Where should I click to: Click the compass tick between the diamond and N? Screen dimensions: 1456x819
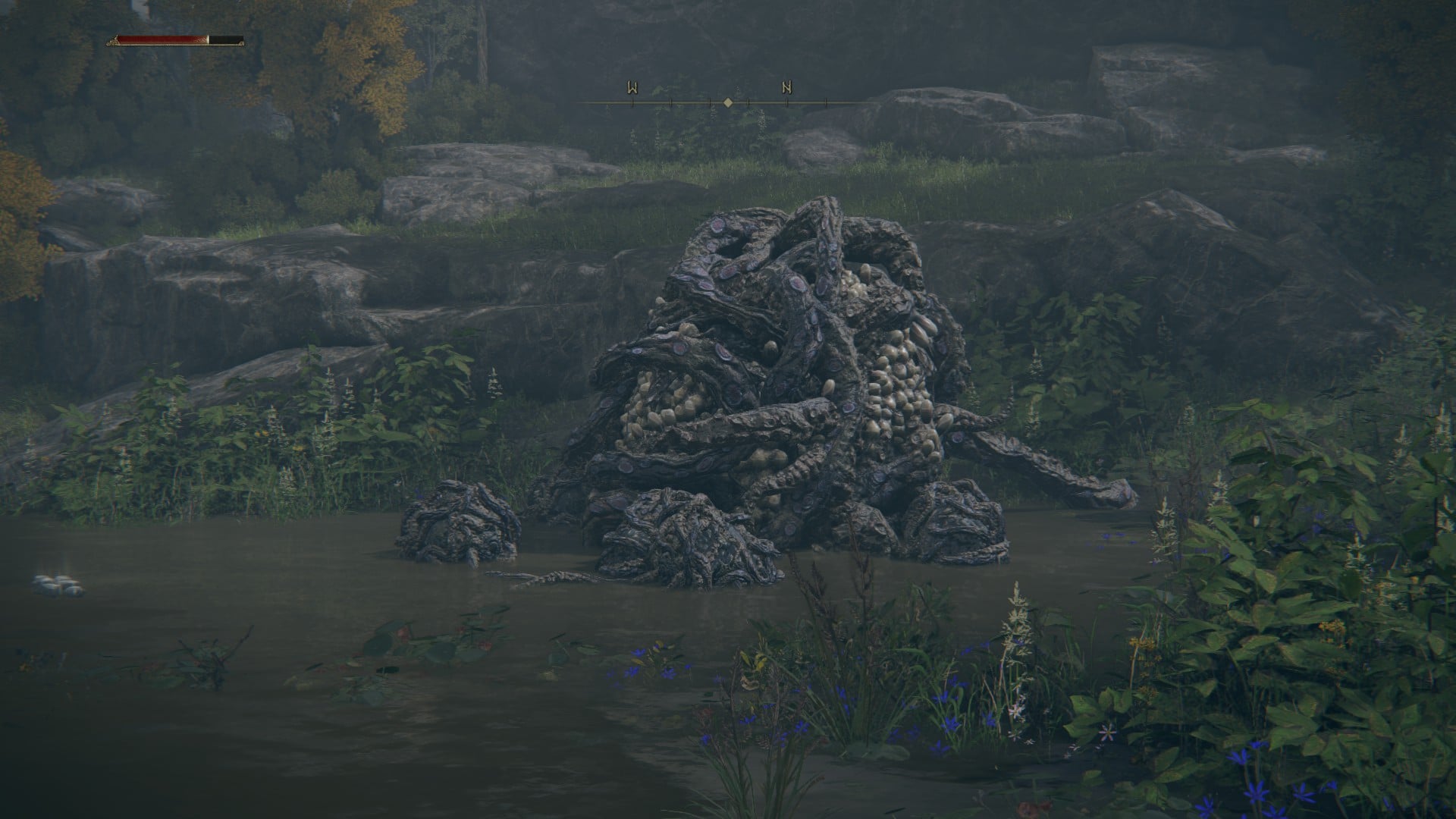coord(748,101)
